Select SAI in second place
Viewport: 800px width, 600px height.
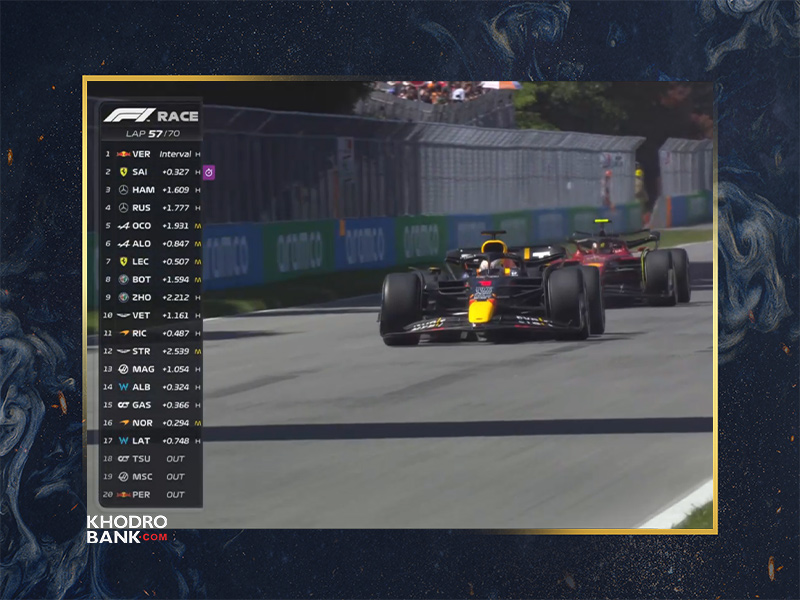coord(152,172)
